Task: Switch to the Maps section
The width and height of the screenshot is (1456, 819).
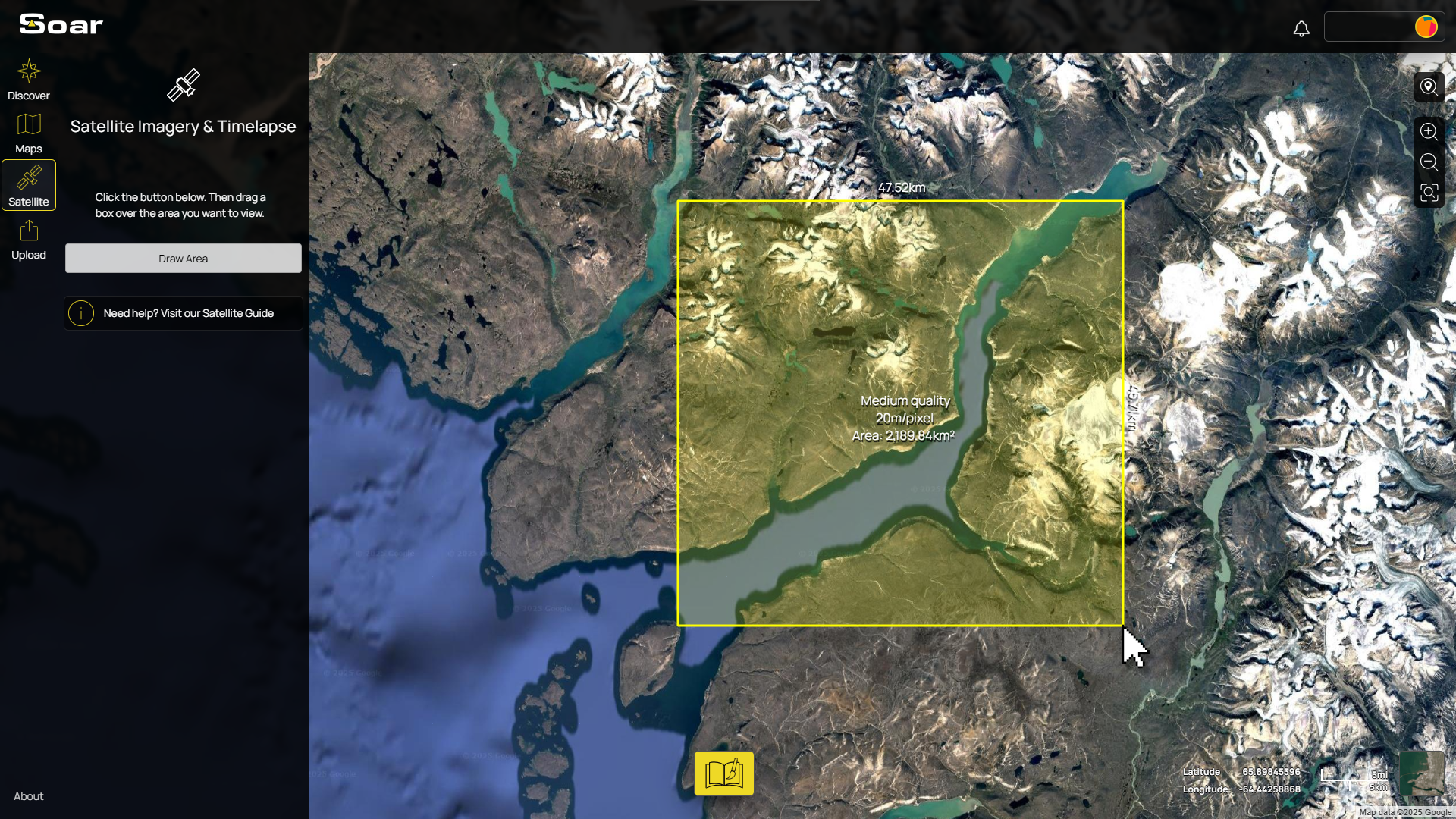Action: [x=29, y=133]
